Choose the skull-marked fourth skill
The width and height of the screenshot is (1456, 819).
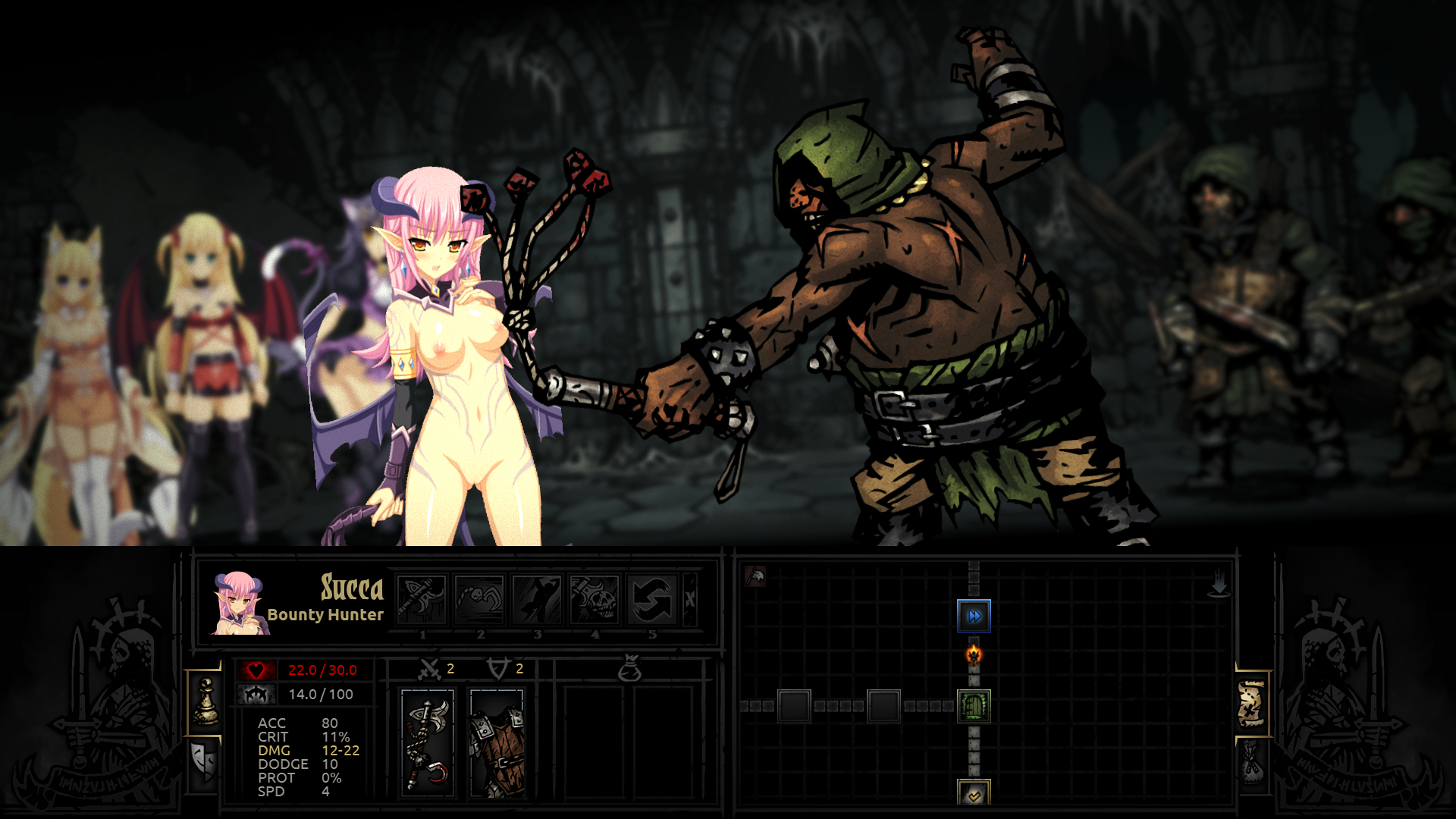pos(595,599)
